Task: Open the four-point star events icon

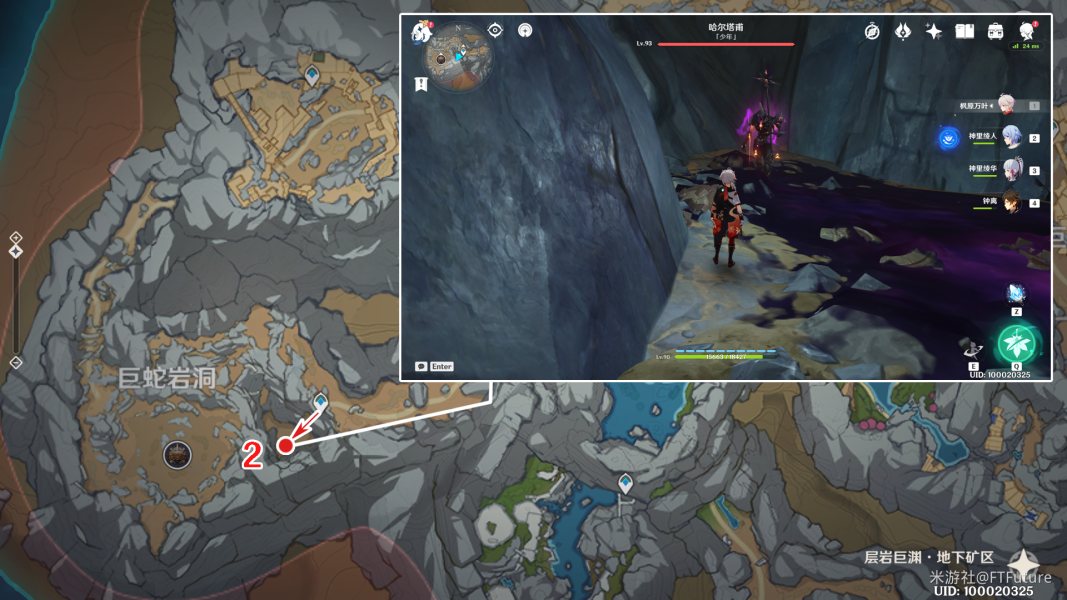Action: [934, 32]
